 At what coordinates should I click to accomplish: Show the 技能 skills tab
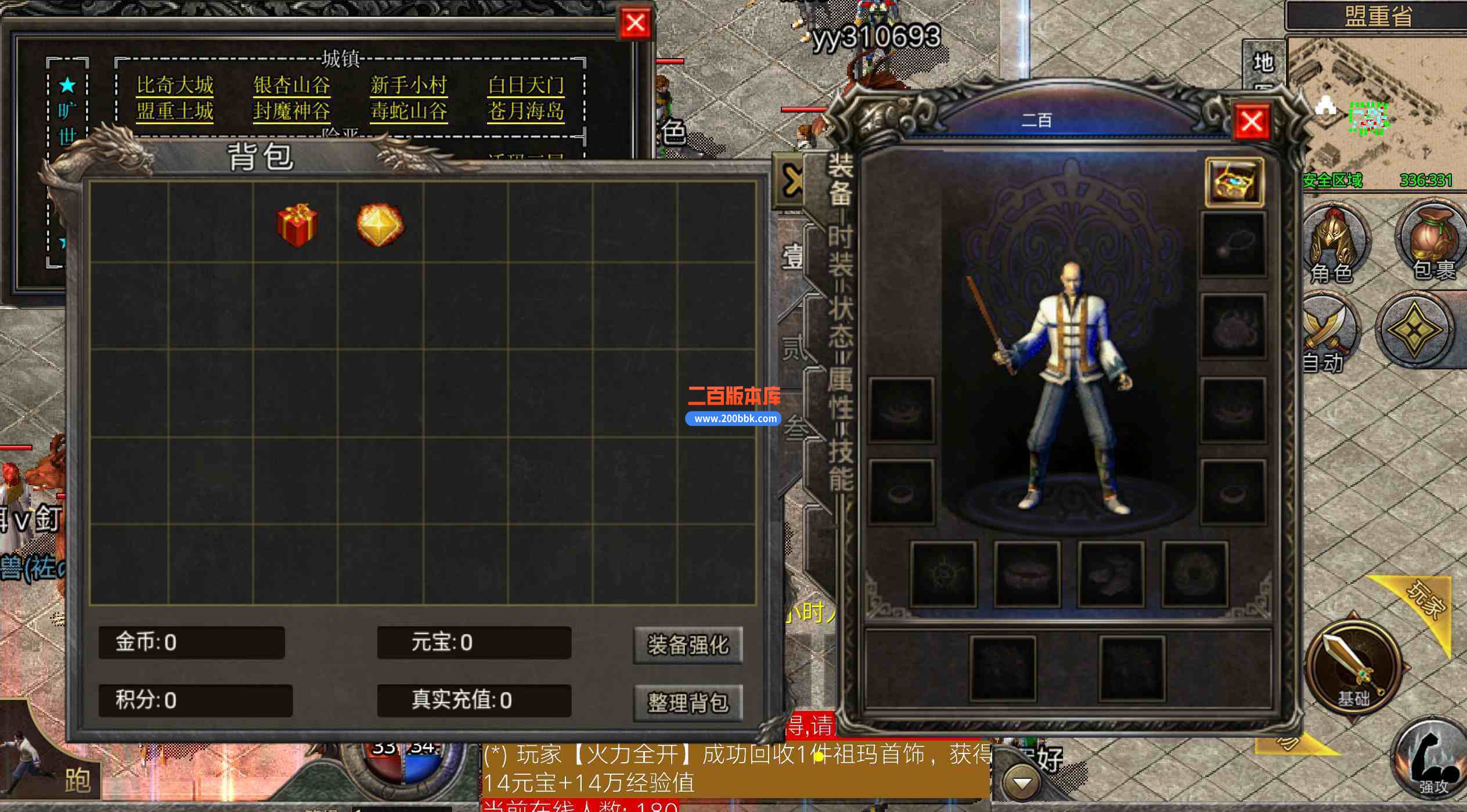point(839,464)
